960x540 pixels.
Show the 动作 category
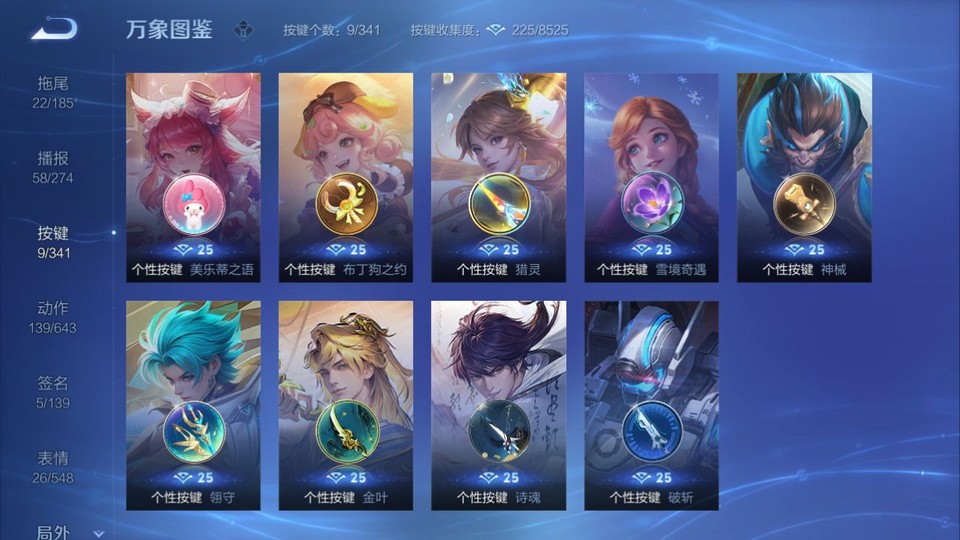pyautogui.click(x=53, y=316)
